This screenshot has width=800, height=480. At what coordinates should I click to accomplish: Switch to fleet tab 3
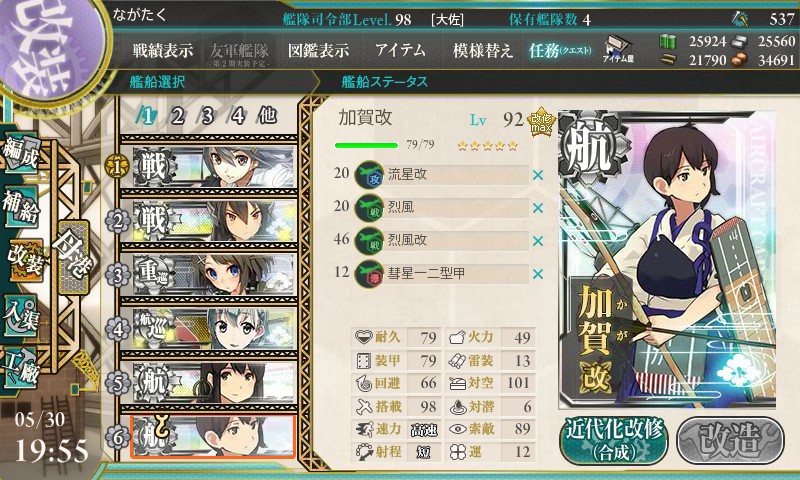(x=208, y=115)
